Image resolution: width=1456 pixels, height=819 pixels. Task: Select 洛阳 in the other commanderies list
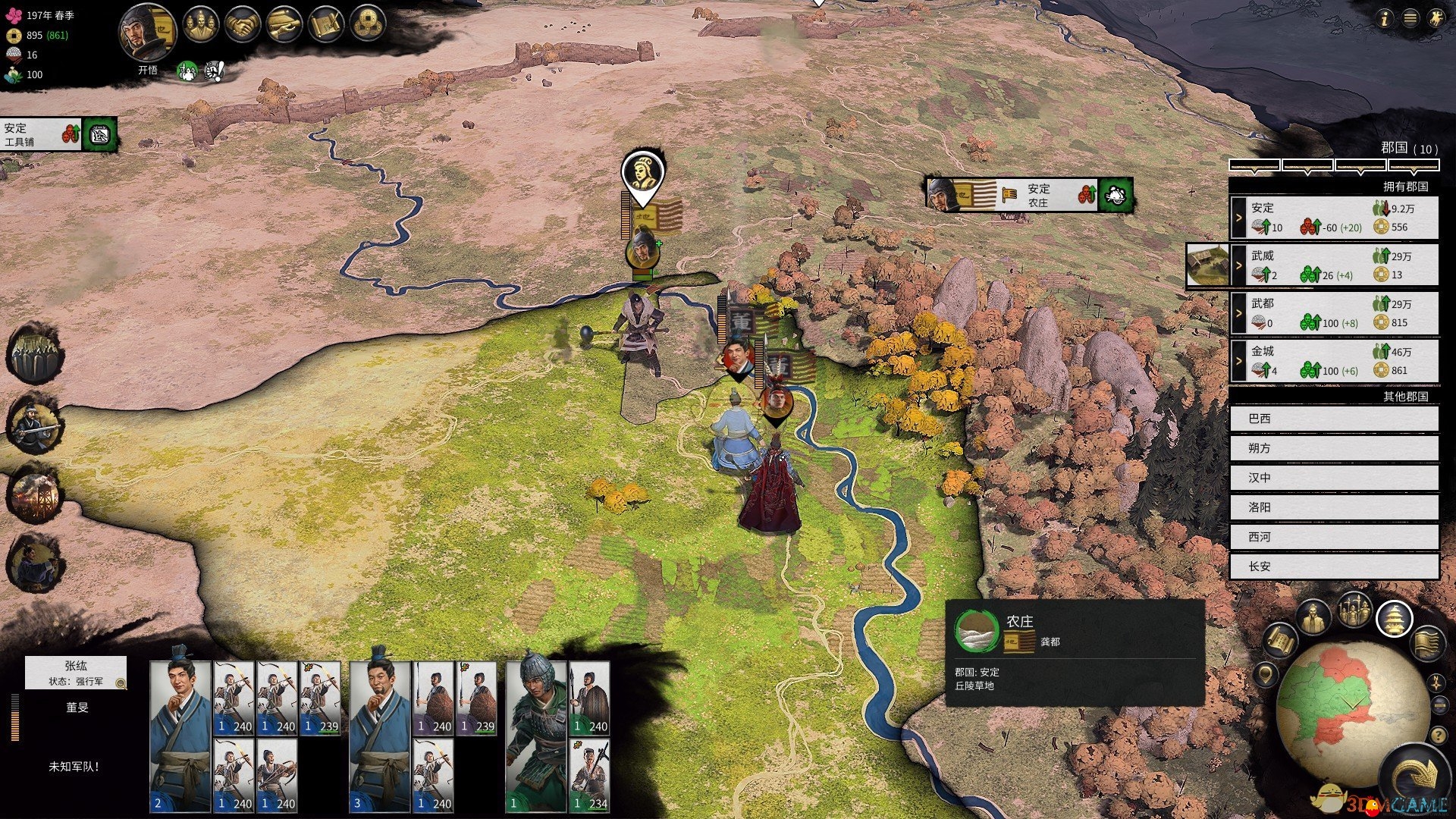[1333, 507]
